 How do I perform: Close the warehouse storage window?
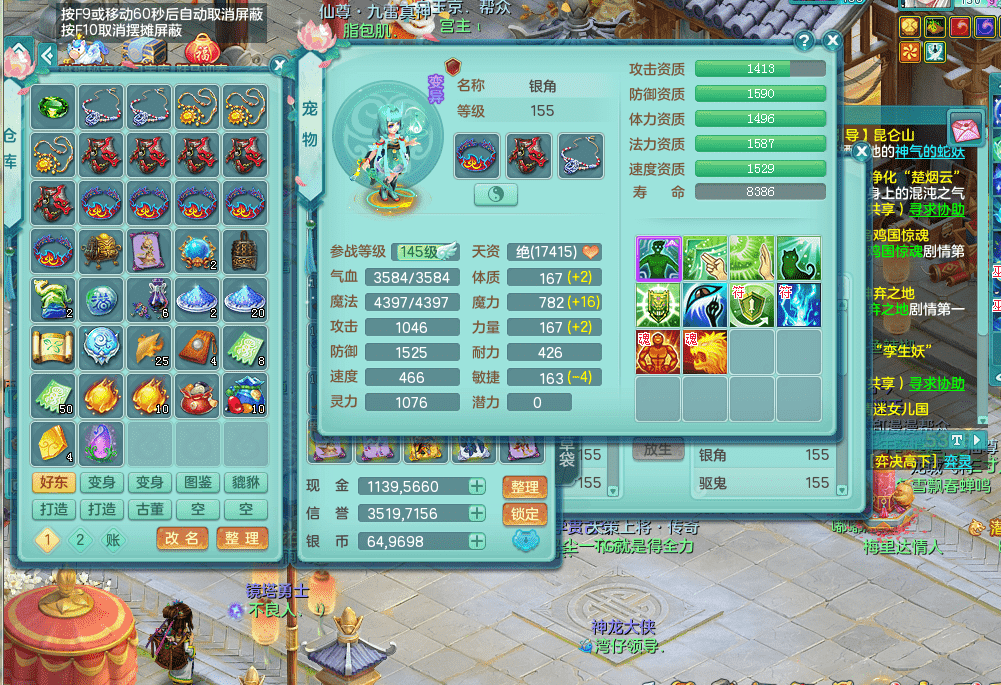click(280, 65)
